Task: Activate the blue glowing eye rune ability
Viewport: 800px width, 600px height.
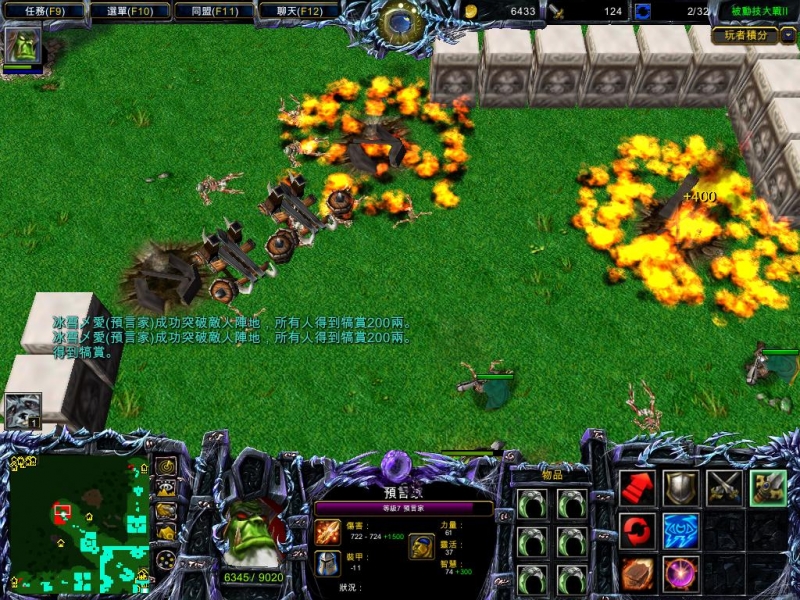Action: [681, 531]
